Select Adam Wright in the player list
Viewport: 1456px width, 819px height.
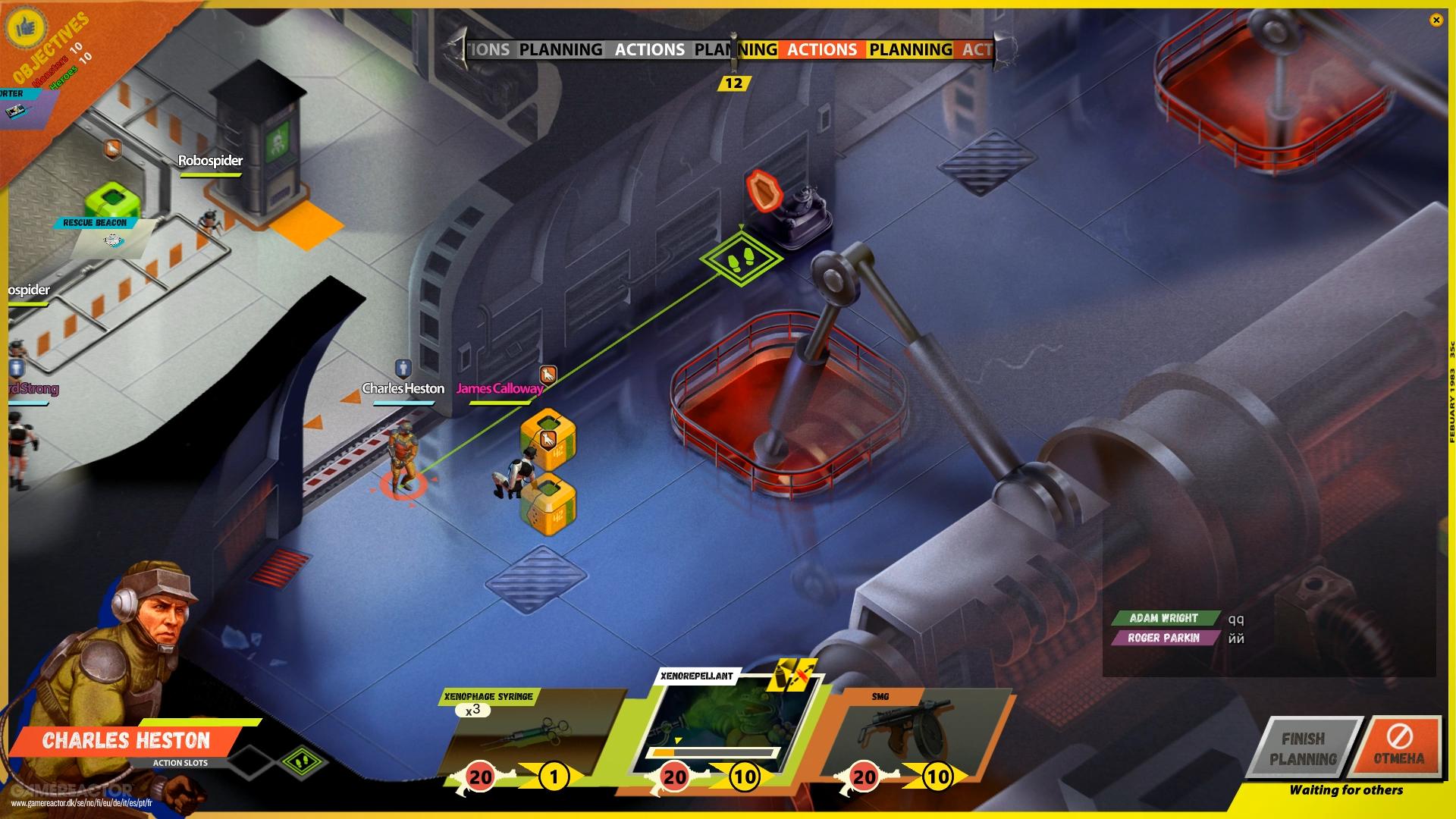click(x=1163, y=618)
